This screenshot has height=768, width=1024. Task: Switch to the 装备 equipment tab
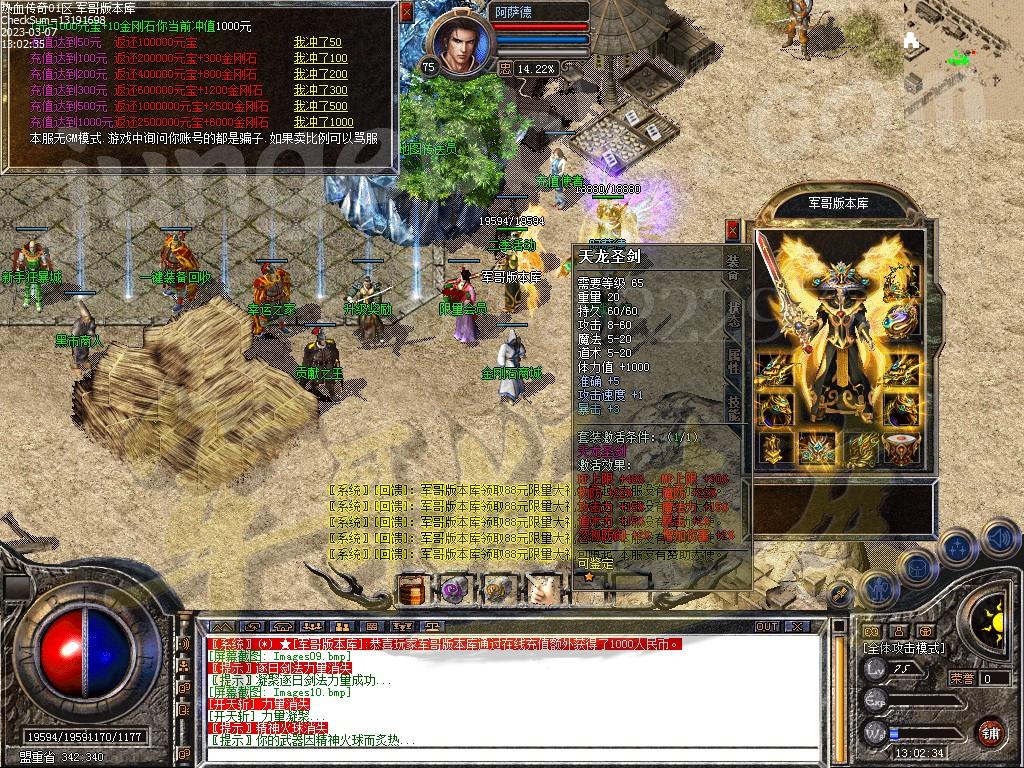point(733,264)
